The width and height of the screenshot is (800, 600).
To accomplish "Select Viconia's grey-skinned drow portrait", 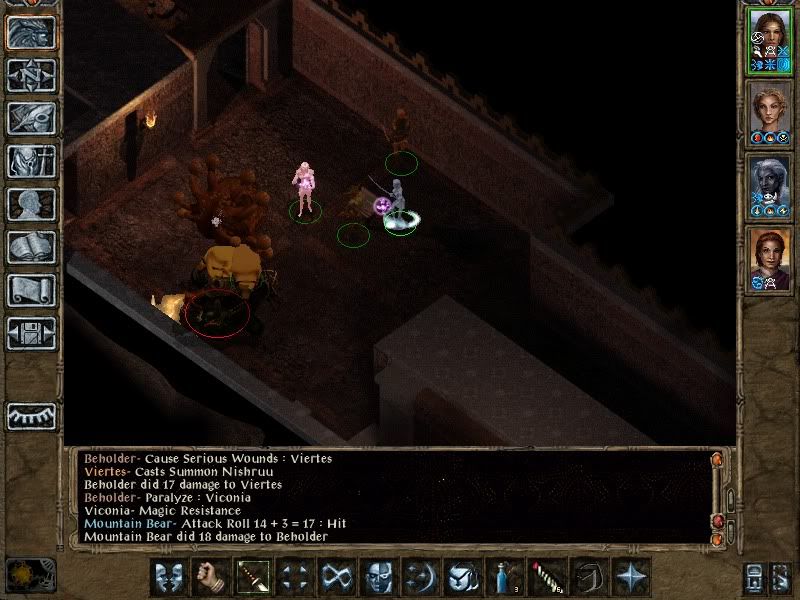I will [x=769, y=187].
